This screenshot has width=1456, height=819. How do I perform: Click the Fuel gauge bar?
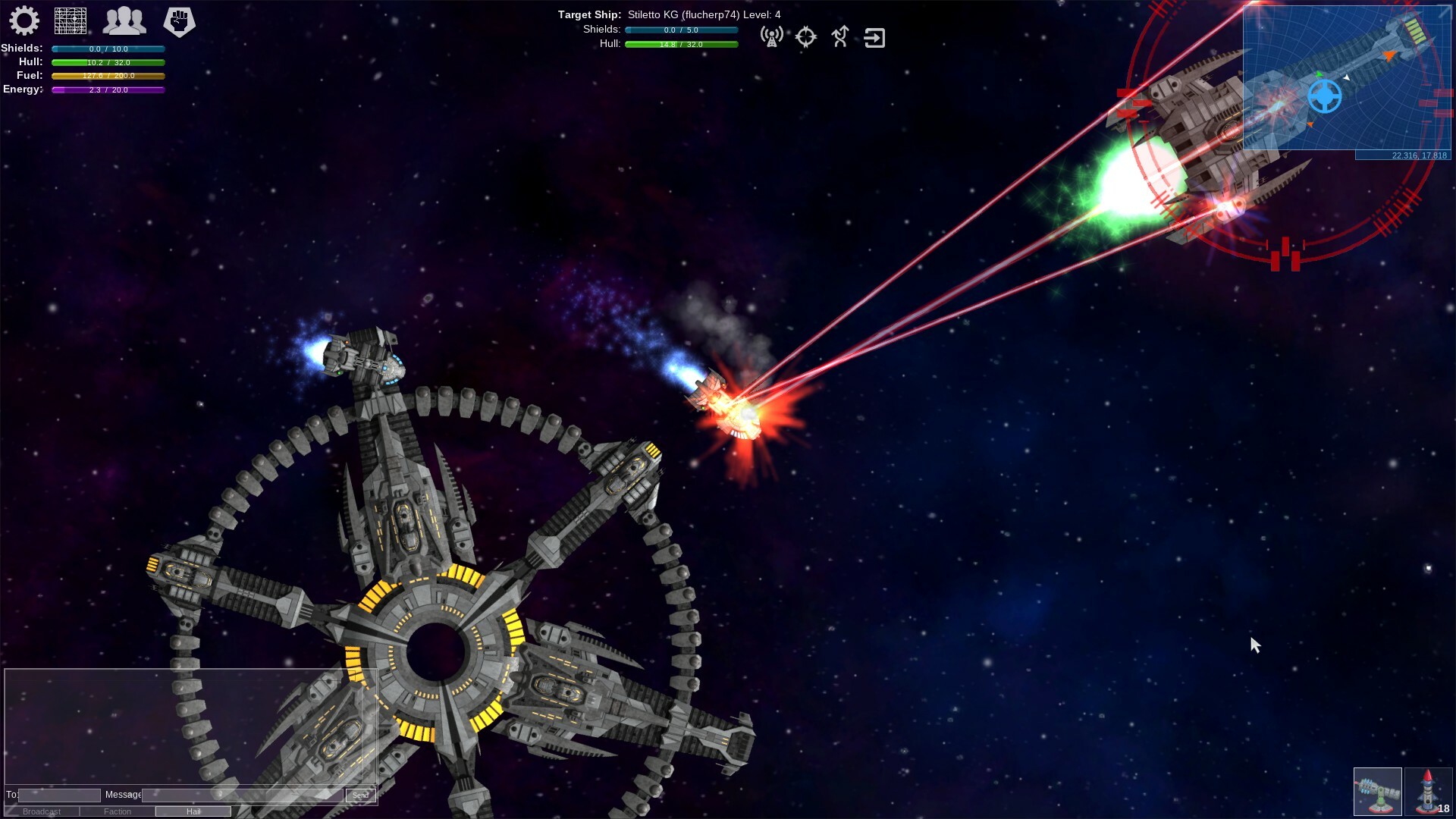point(108,76)
